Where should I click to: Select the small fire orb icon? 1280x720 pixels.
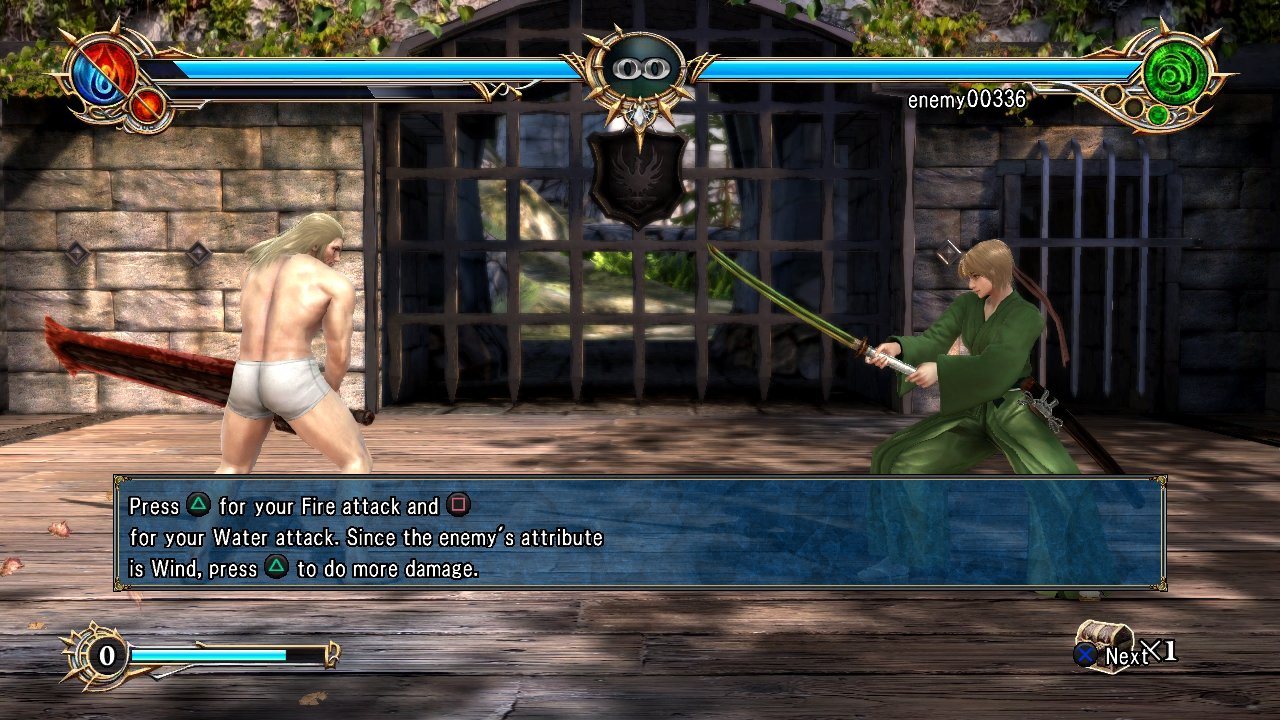coord(146,106)
